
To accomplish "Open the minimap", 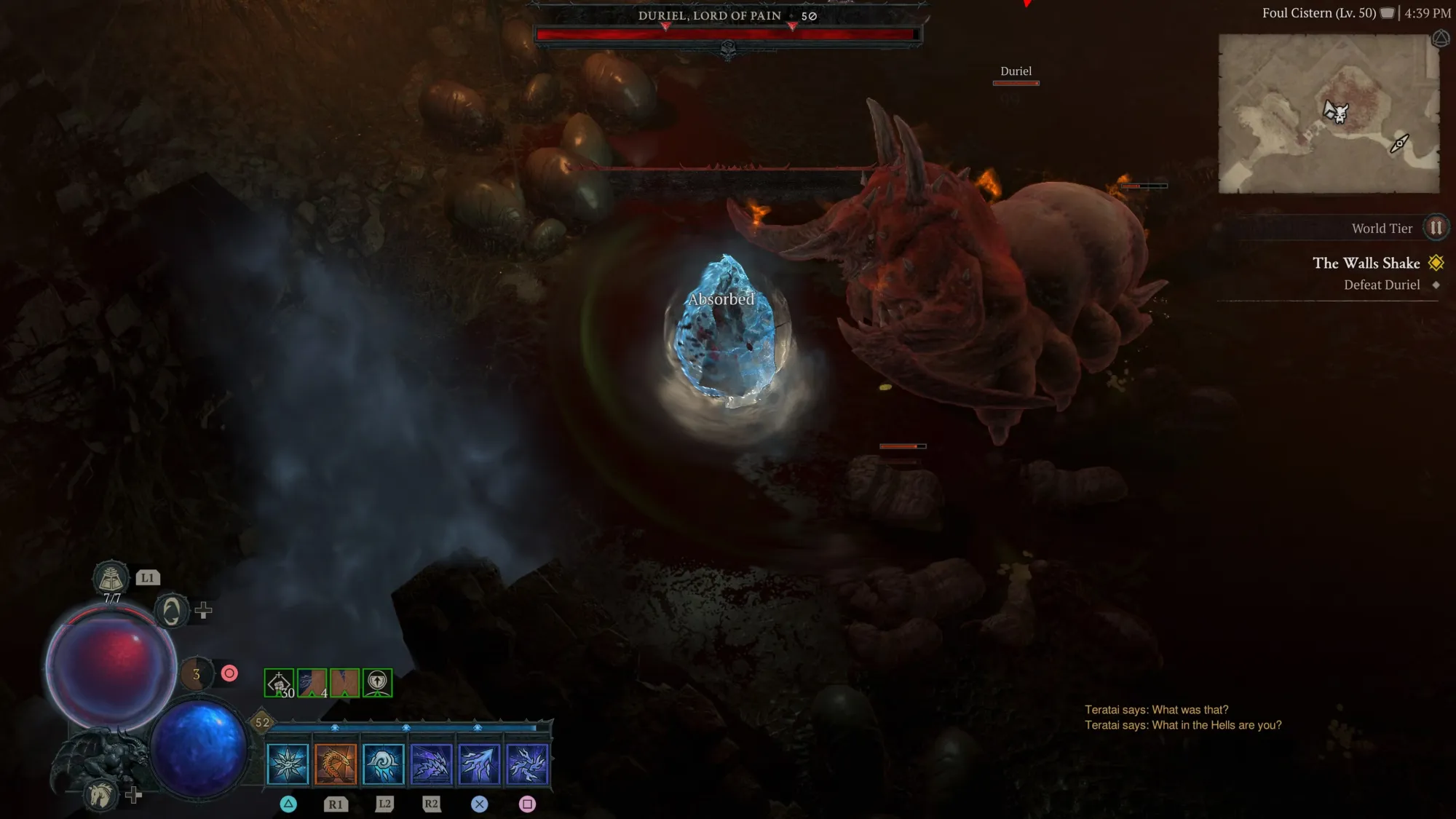I will tap(1329, 114).
